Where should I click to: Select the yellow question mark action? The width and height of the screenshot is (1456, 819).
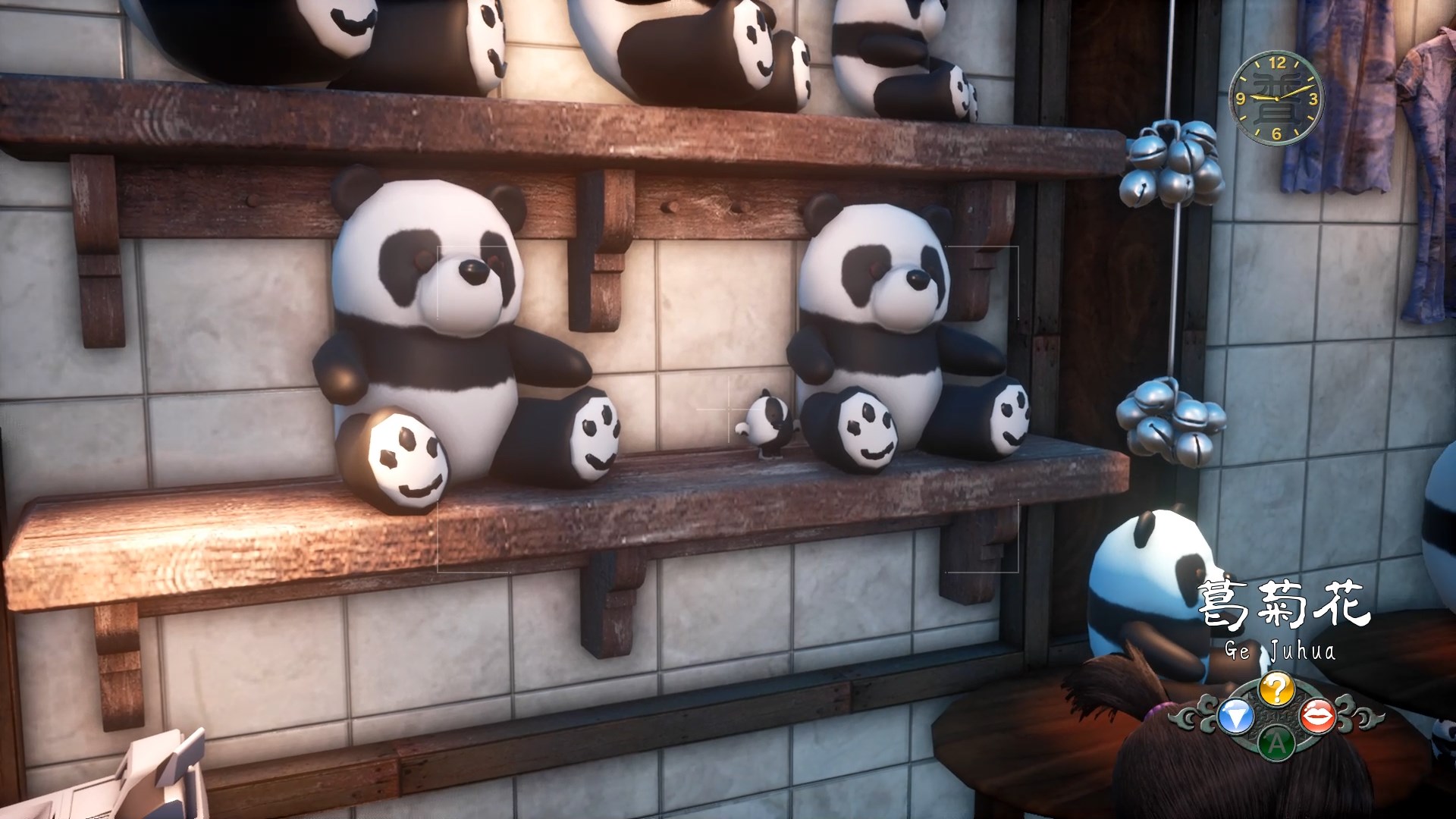click(x=1276, y=689)
